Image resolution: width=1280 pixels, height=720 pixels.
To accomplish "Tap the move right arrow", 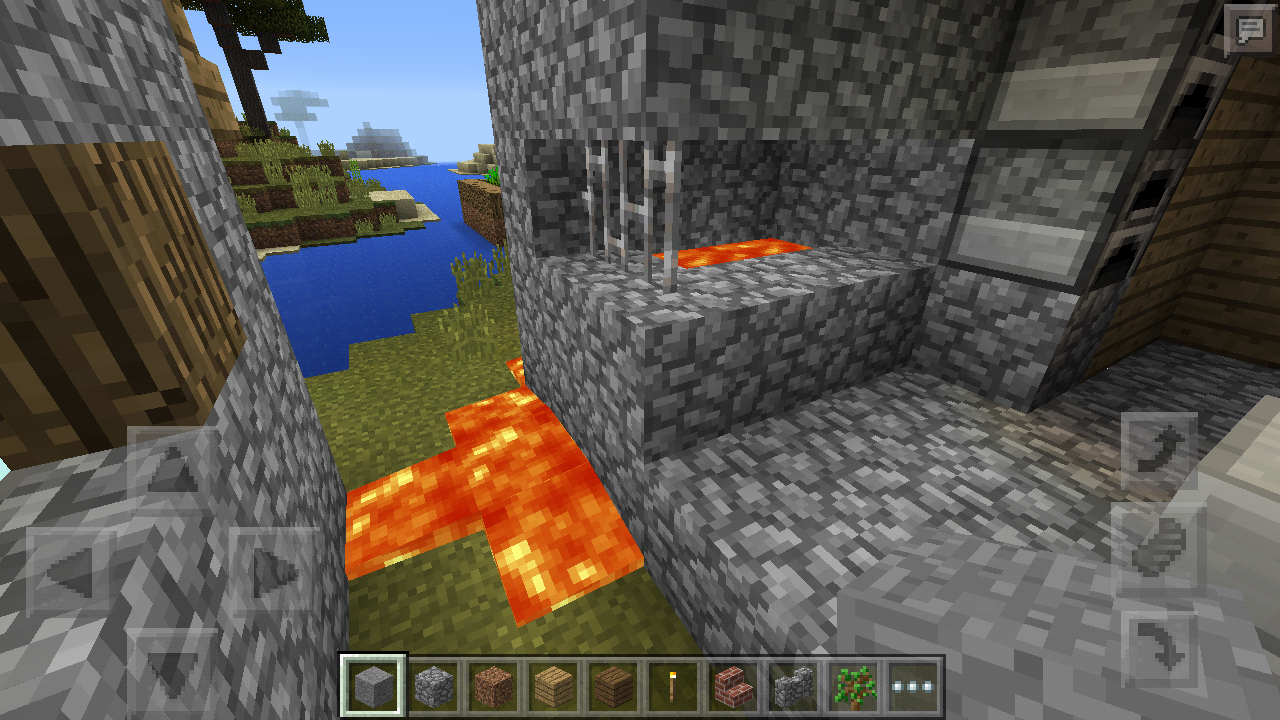I will point(273,572).
